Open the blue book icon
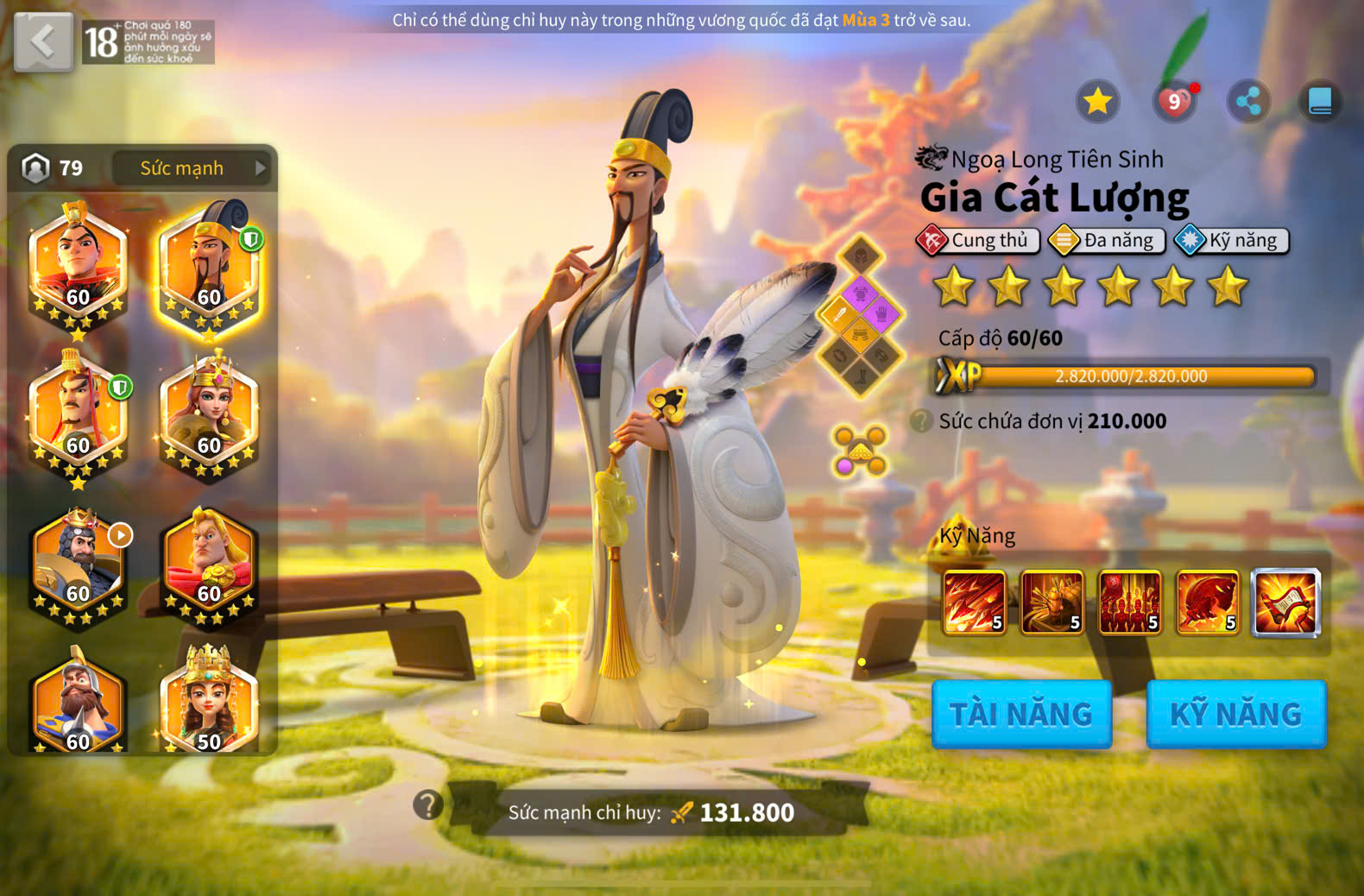Image resolution: width=1364 pixels, height=896 pixels. 1320,102
